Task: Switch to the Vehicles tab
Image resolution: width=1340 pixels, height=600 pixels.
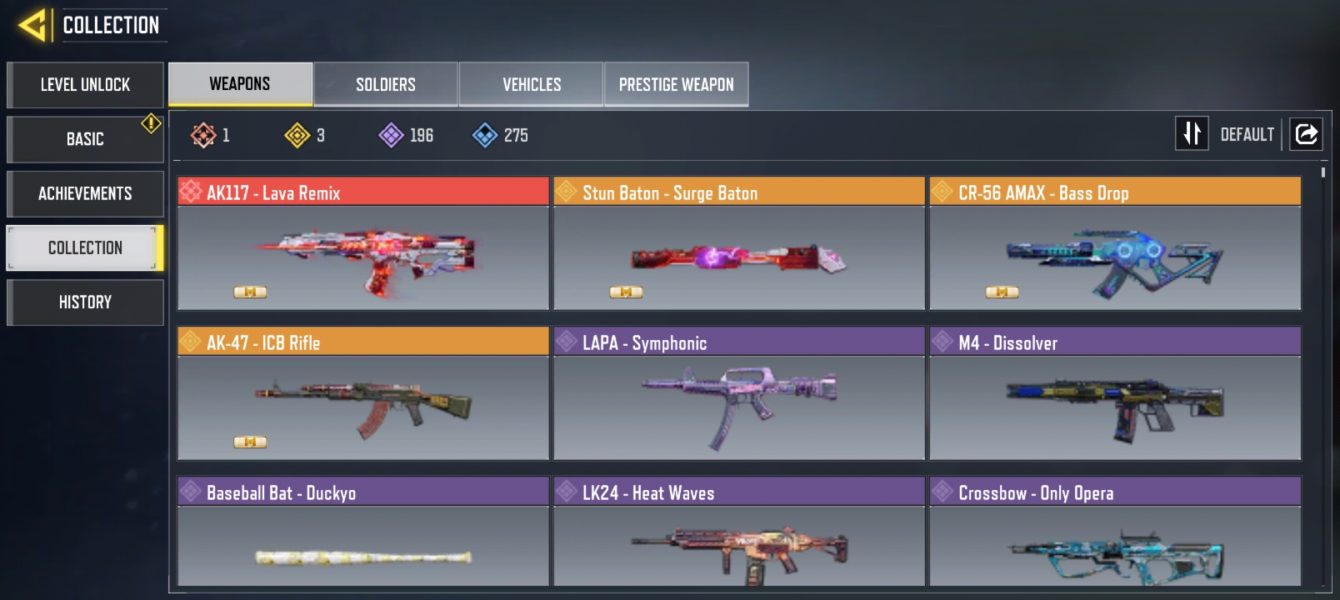Action: pyautogui.click(x=531, y=85)
